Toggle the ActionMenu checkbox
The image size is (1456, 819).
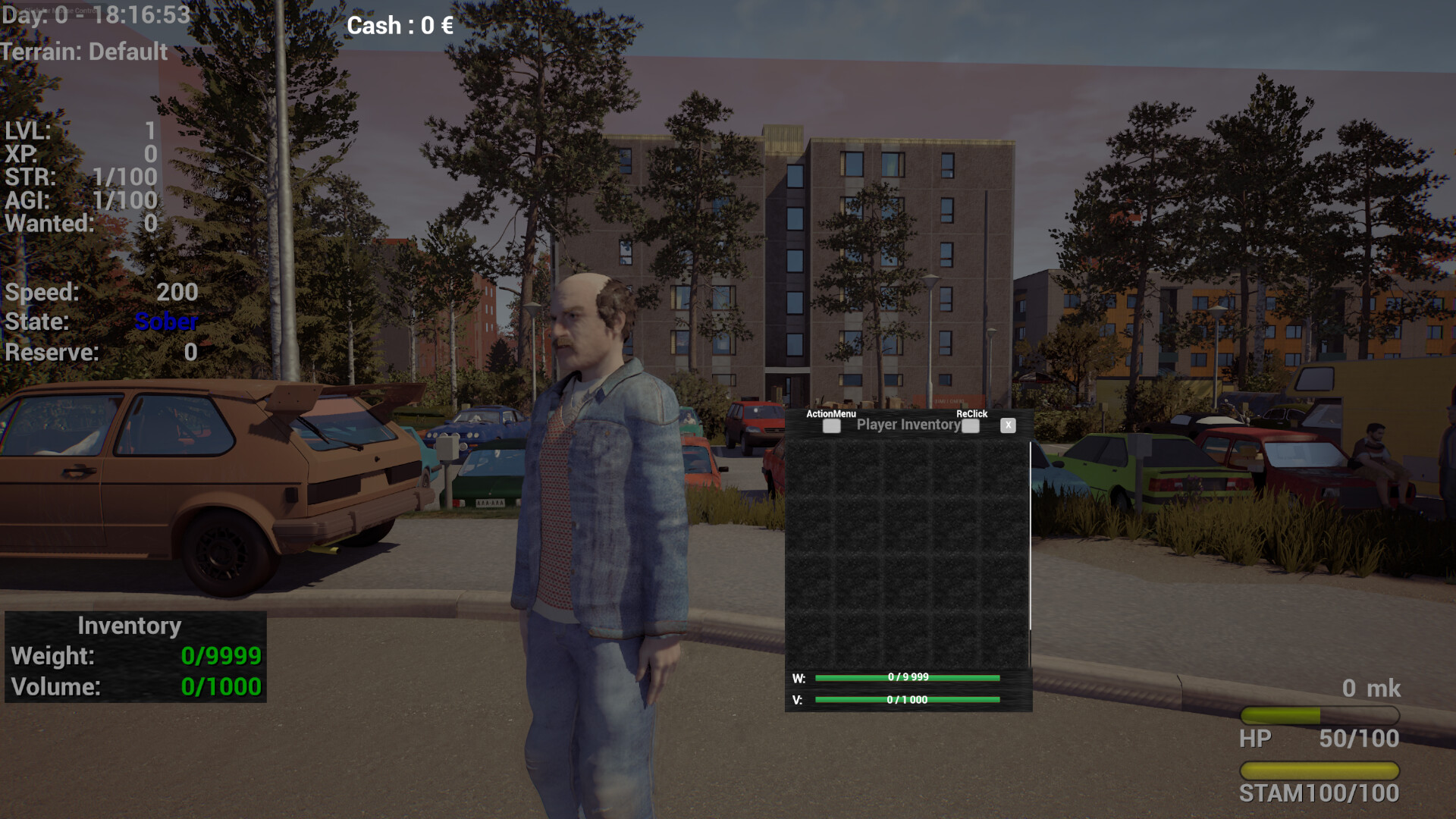(831, 426)
